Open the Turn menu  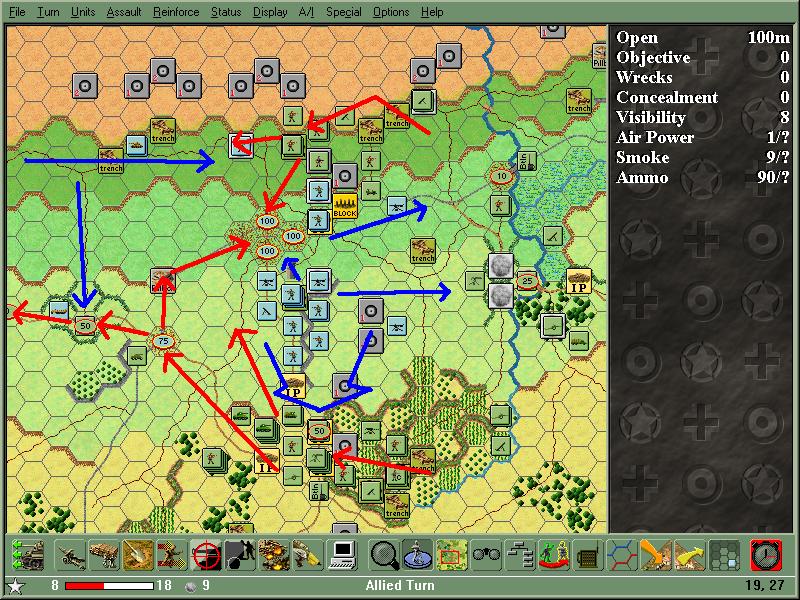[48, 12]
